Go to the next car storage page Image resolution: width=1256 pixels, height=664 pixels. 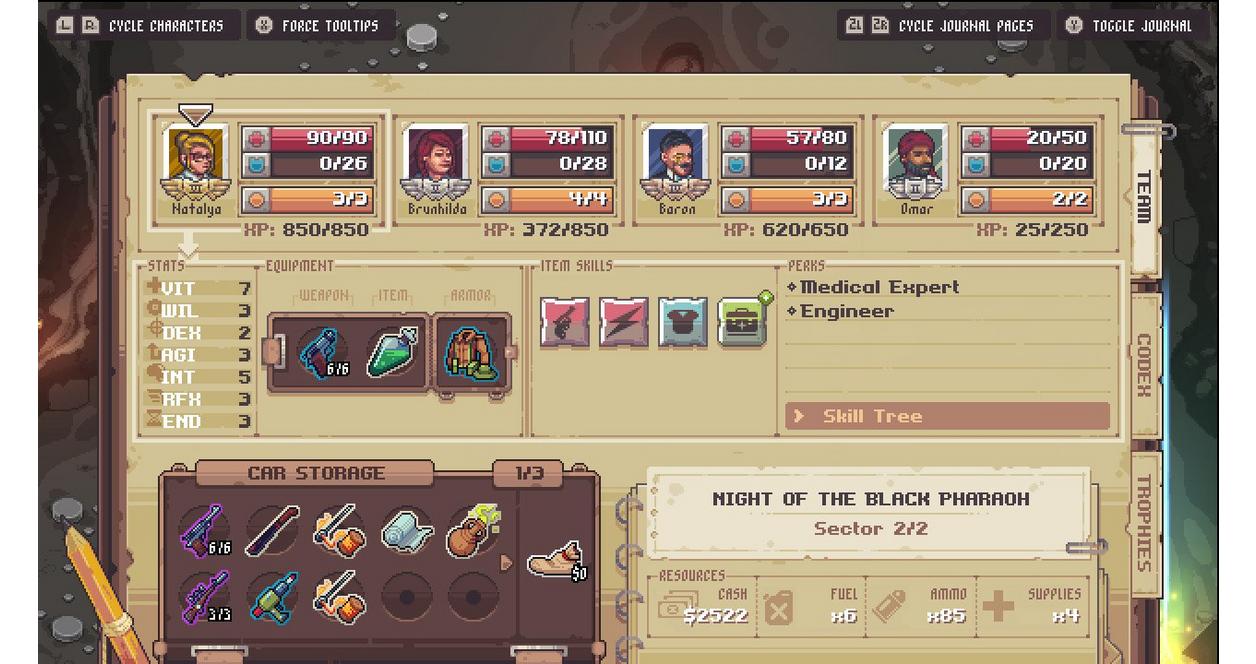506,563
